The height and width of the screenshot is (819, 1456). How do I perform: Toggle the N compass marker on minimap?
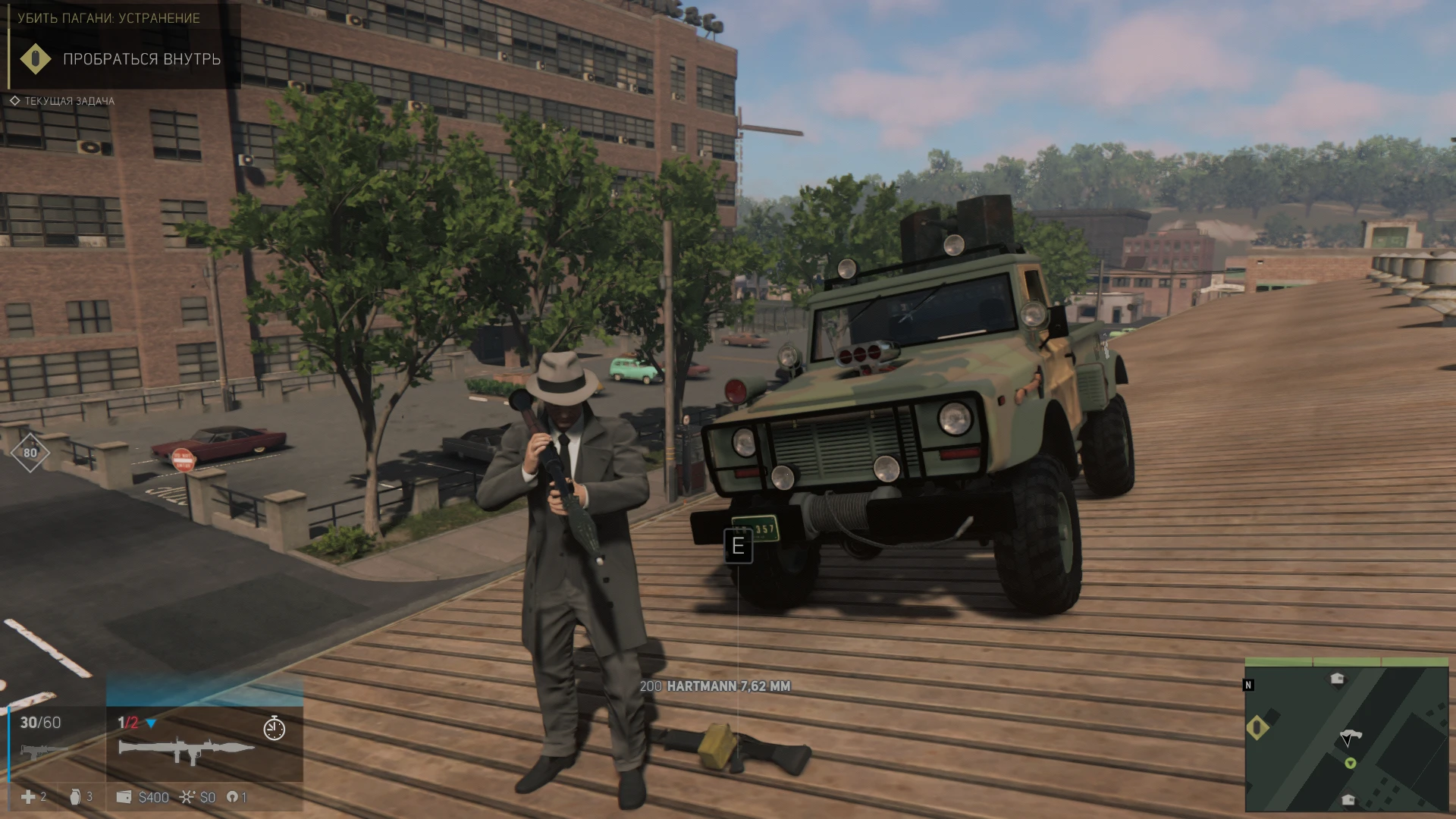coord(1248,685)
